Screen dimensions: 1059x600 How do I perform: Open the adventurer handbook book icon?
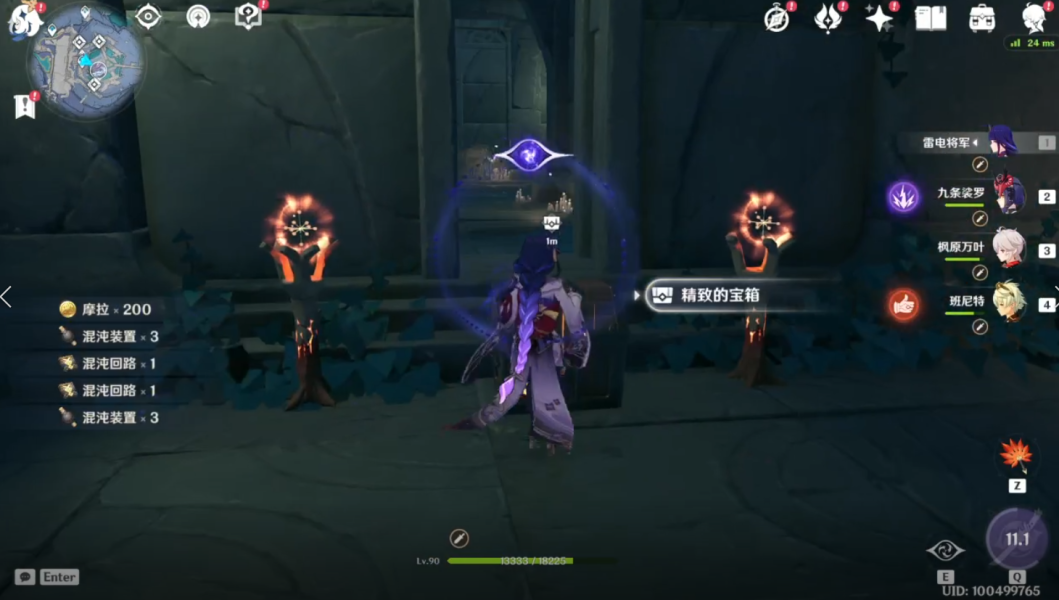931,18
